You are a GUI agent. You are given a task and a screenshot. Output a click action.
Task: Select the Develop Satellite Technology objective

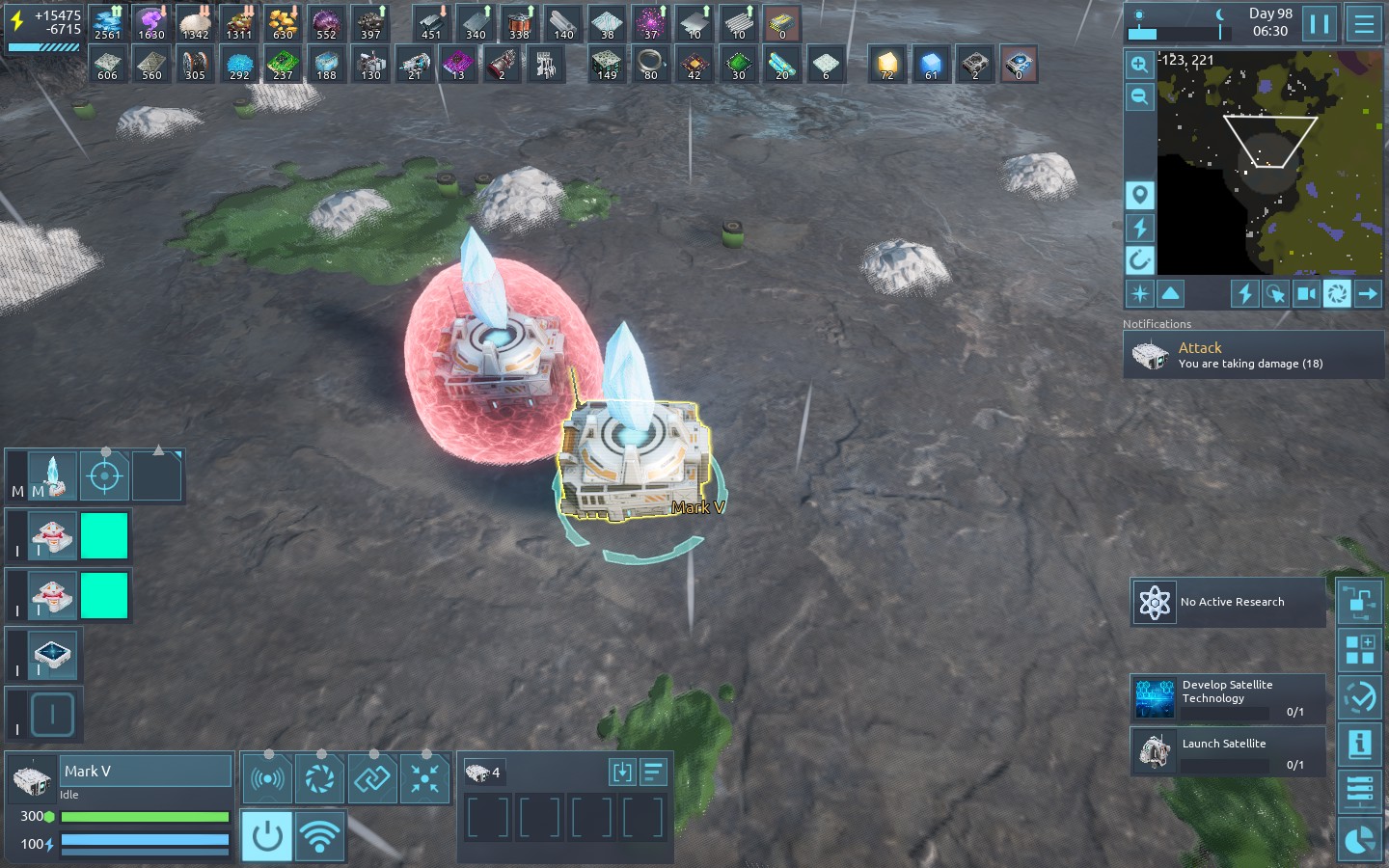[1228, 697]
